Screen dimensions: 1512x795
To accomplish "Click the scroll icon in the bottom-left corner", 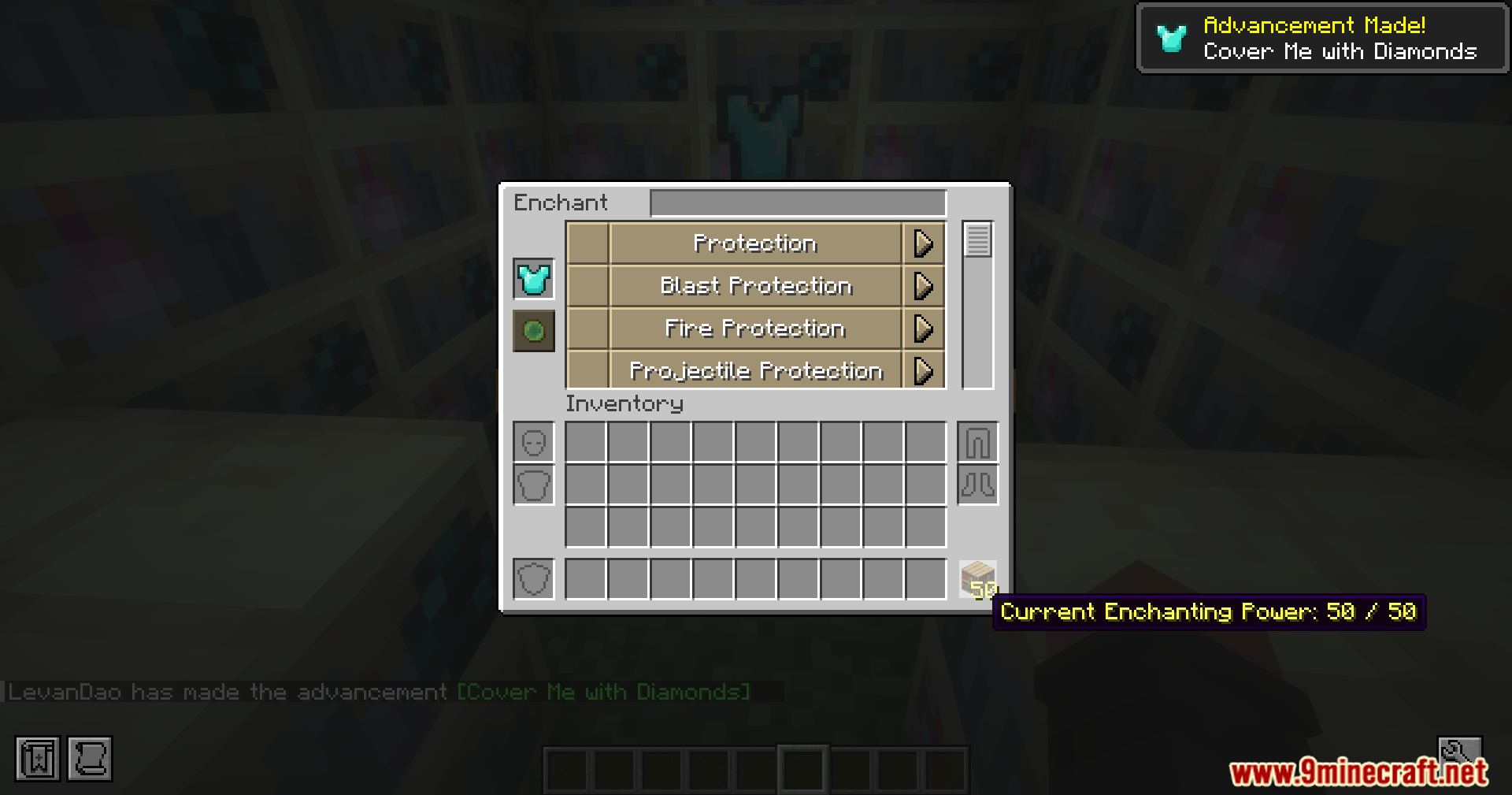I will click(x=90, y=758).
